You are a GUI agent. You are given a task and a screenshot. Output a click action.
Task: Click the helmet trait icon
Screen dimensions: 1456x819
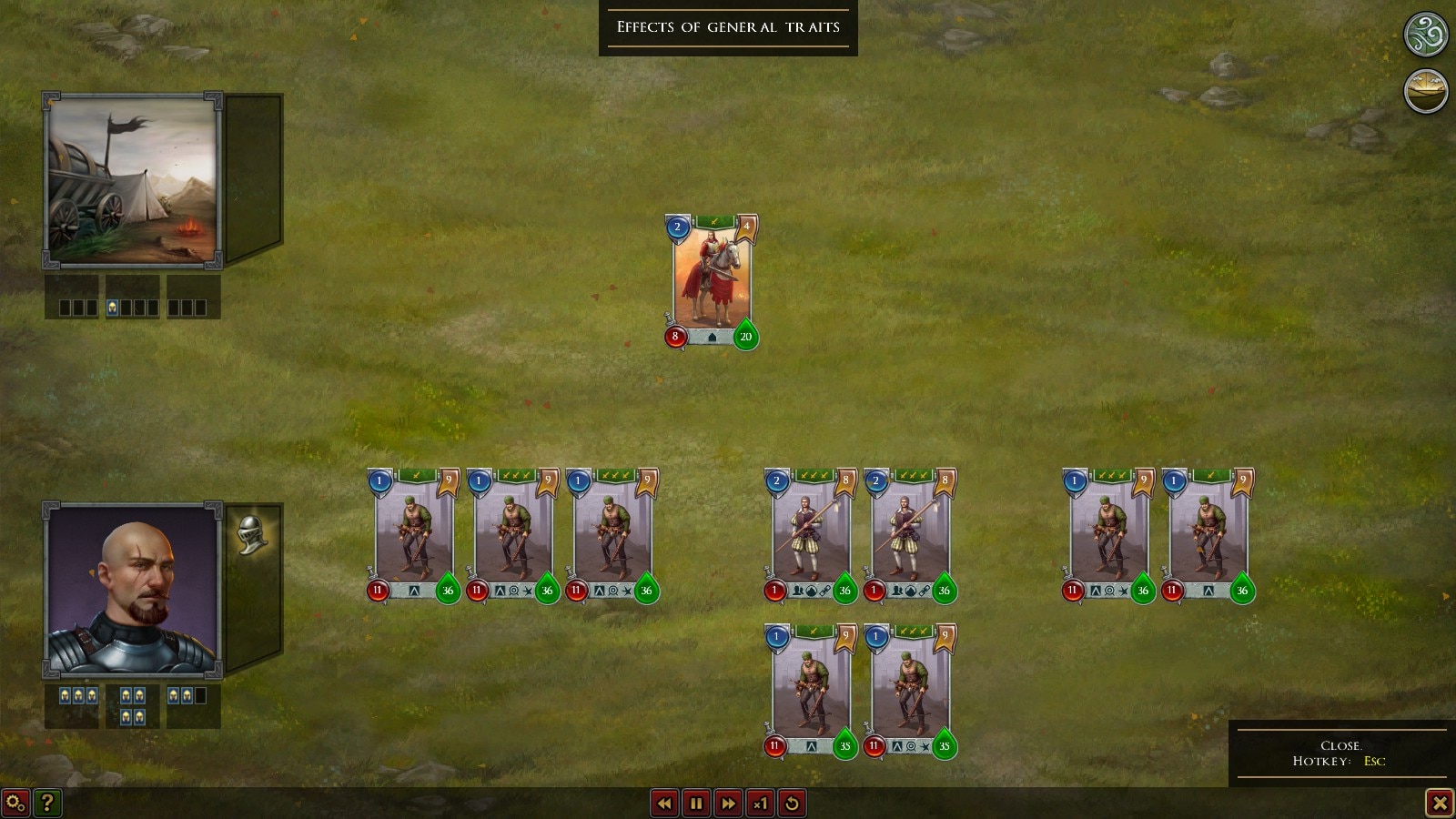click(251, 534)
